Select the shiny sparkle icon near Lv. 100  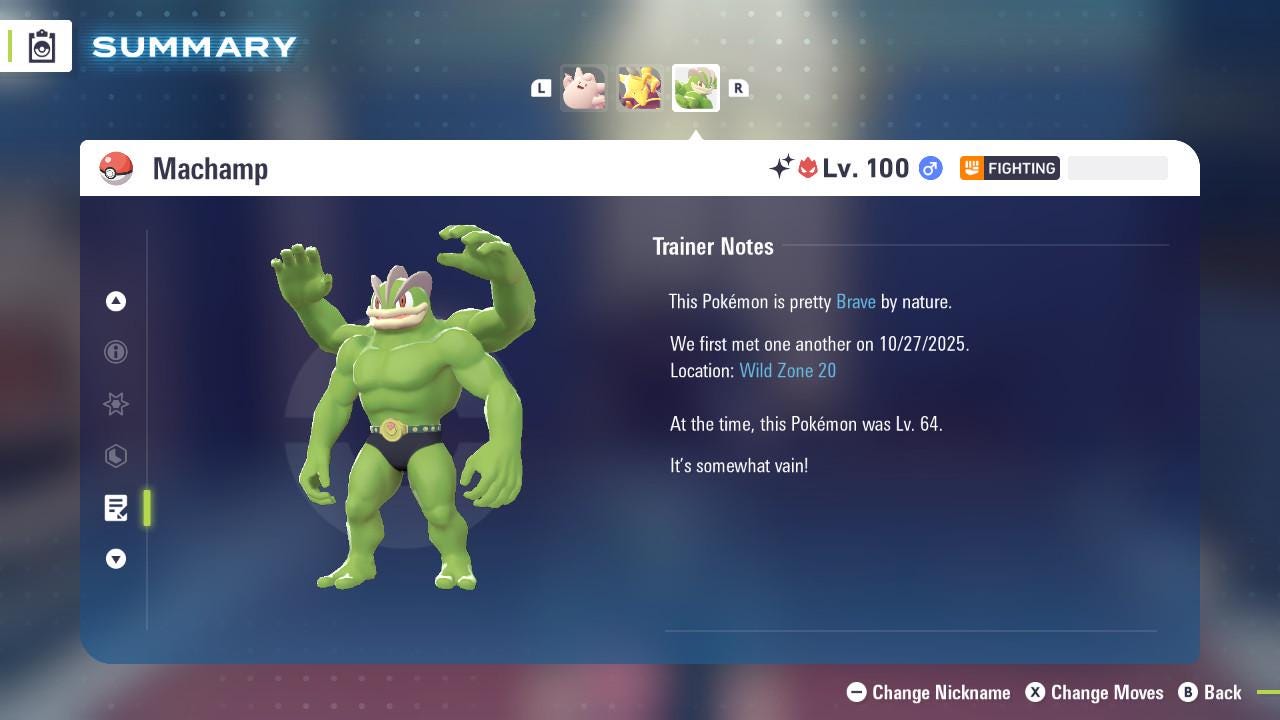pos(782,168)
